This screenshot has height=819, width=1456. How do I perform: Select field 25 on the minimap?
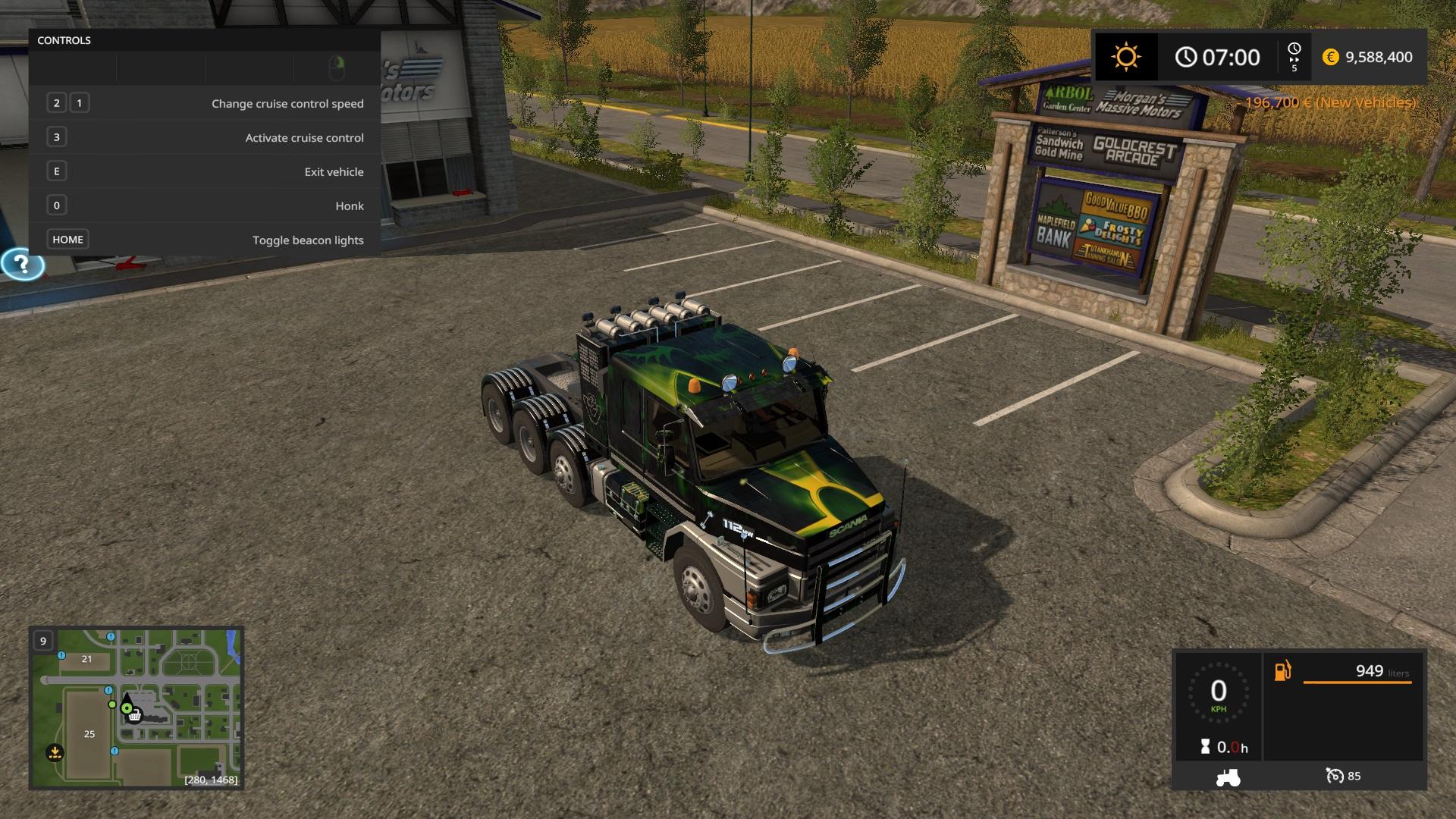point(89,734)
